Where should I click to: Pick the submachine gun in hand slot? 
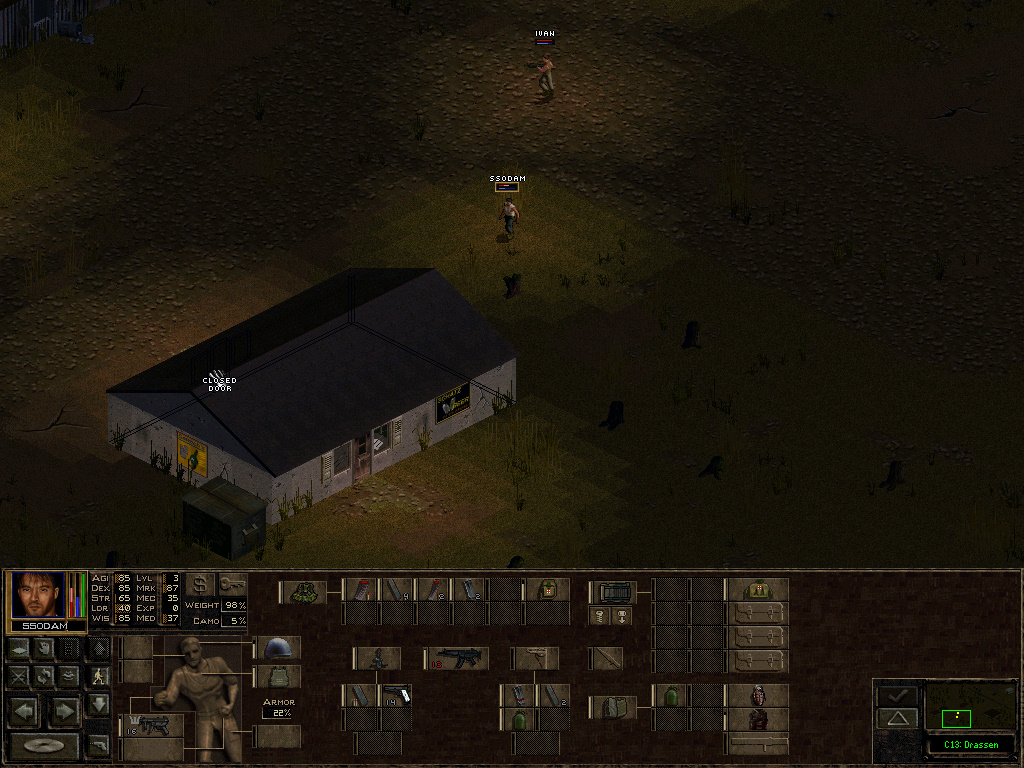point(152,725)
